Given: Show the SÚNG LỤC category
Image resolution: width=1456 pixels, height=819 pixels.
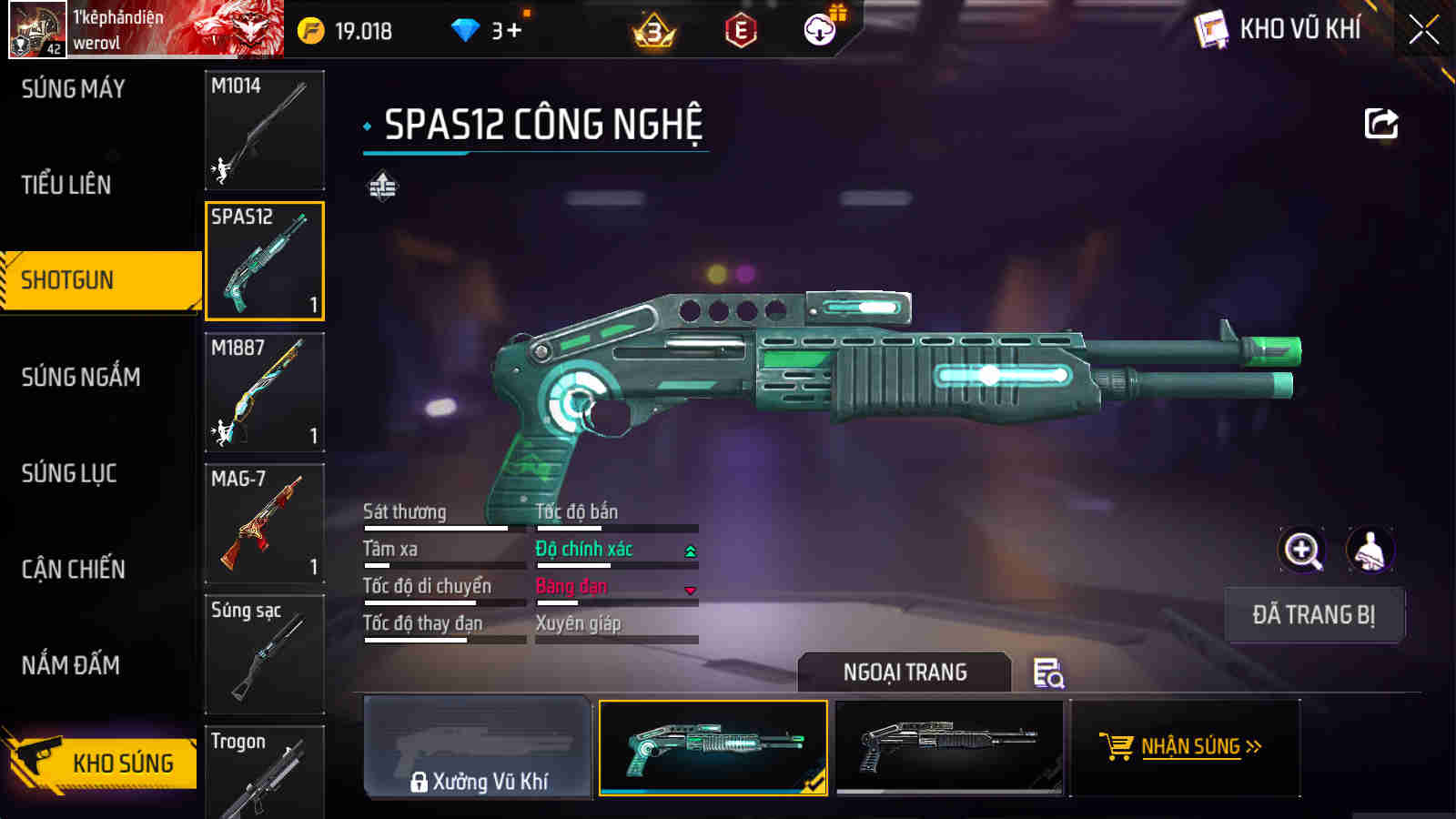Looking at the screenshot, I should tap(69, 473).
